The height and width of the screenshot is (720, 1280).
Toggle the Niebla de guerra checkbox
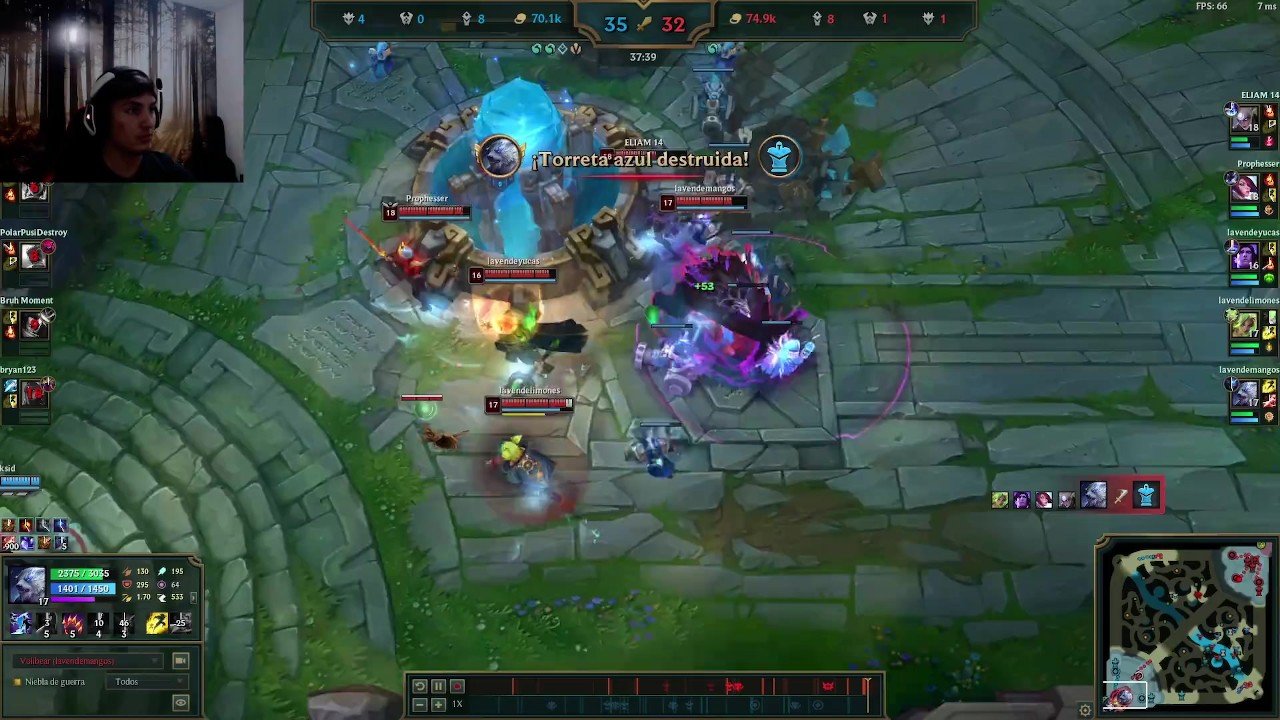17,682
